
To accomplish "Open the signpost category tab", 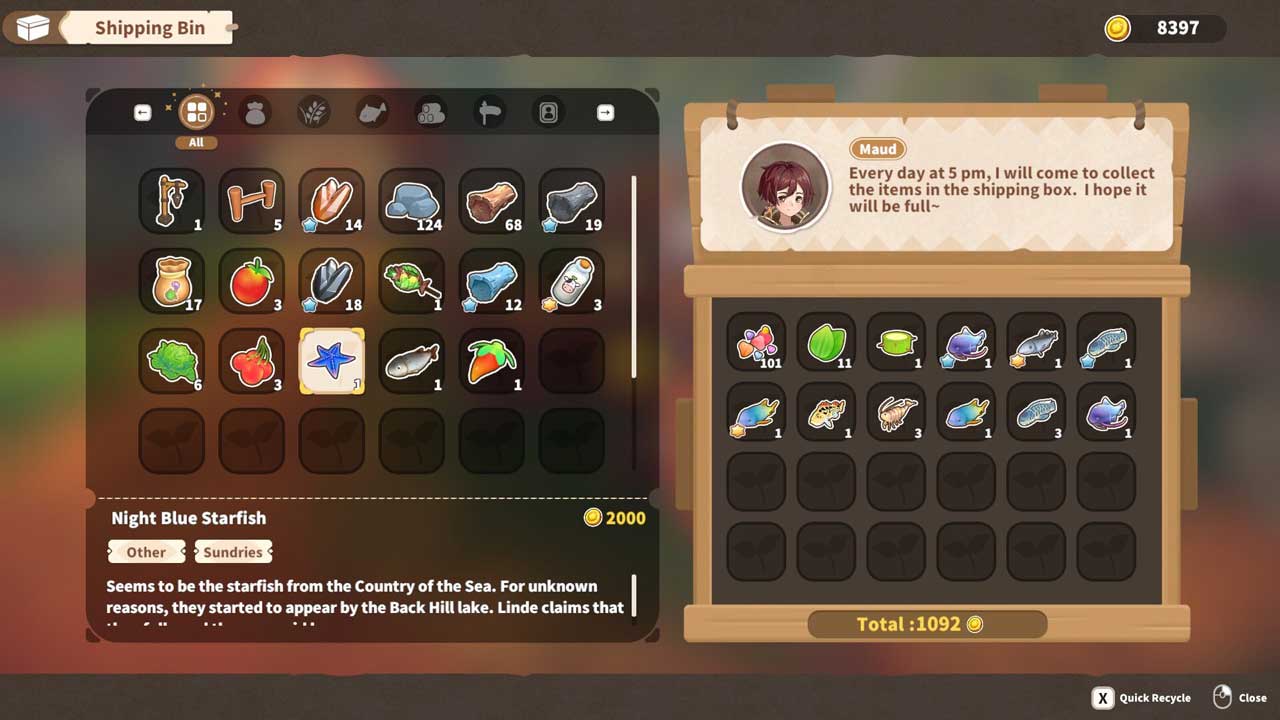I will [x=489, y=112].
